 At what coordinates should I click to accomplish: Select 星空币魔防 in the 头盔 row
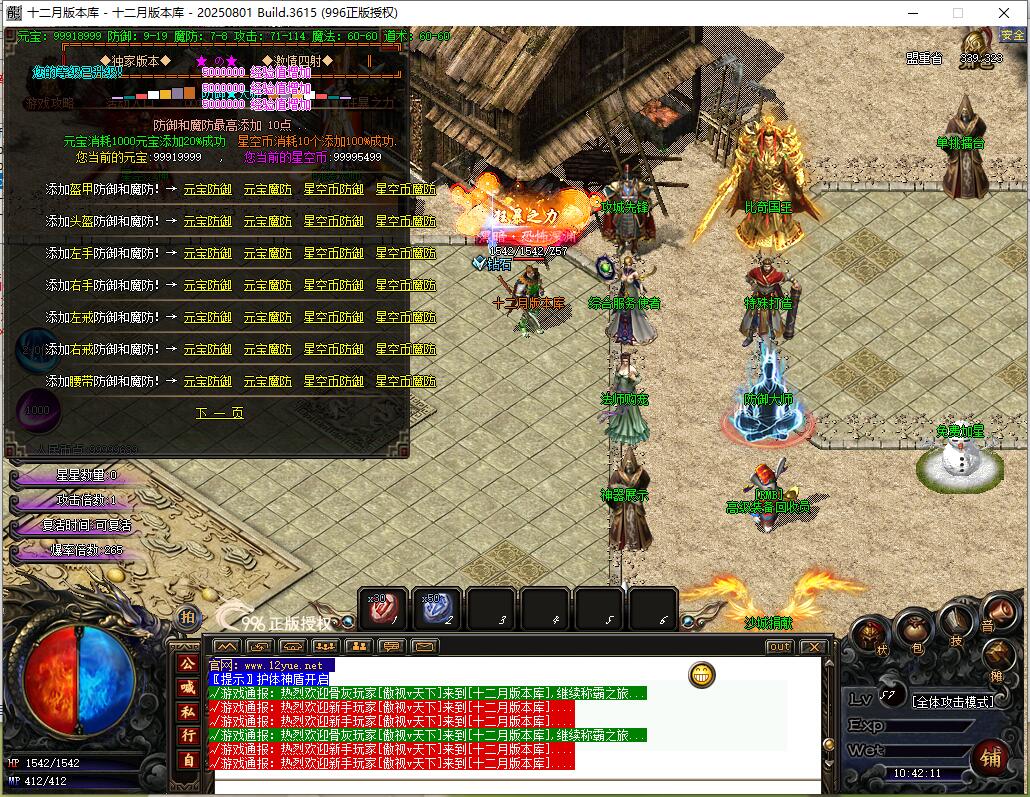[405, 221]
